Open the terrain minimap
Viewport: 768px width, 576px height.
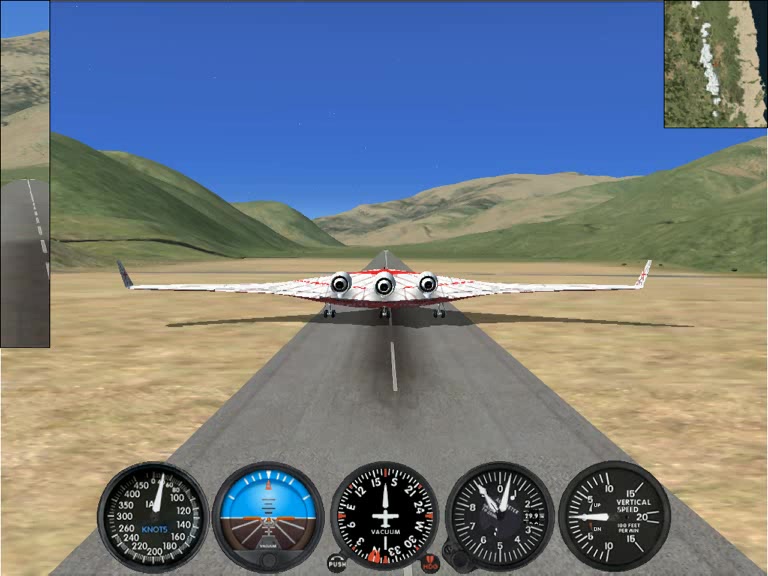714,64
